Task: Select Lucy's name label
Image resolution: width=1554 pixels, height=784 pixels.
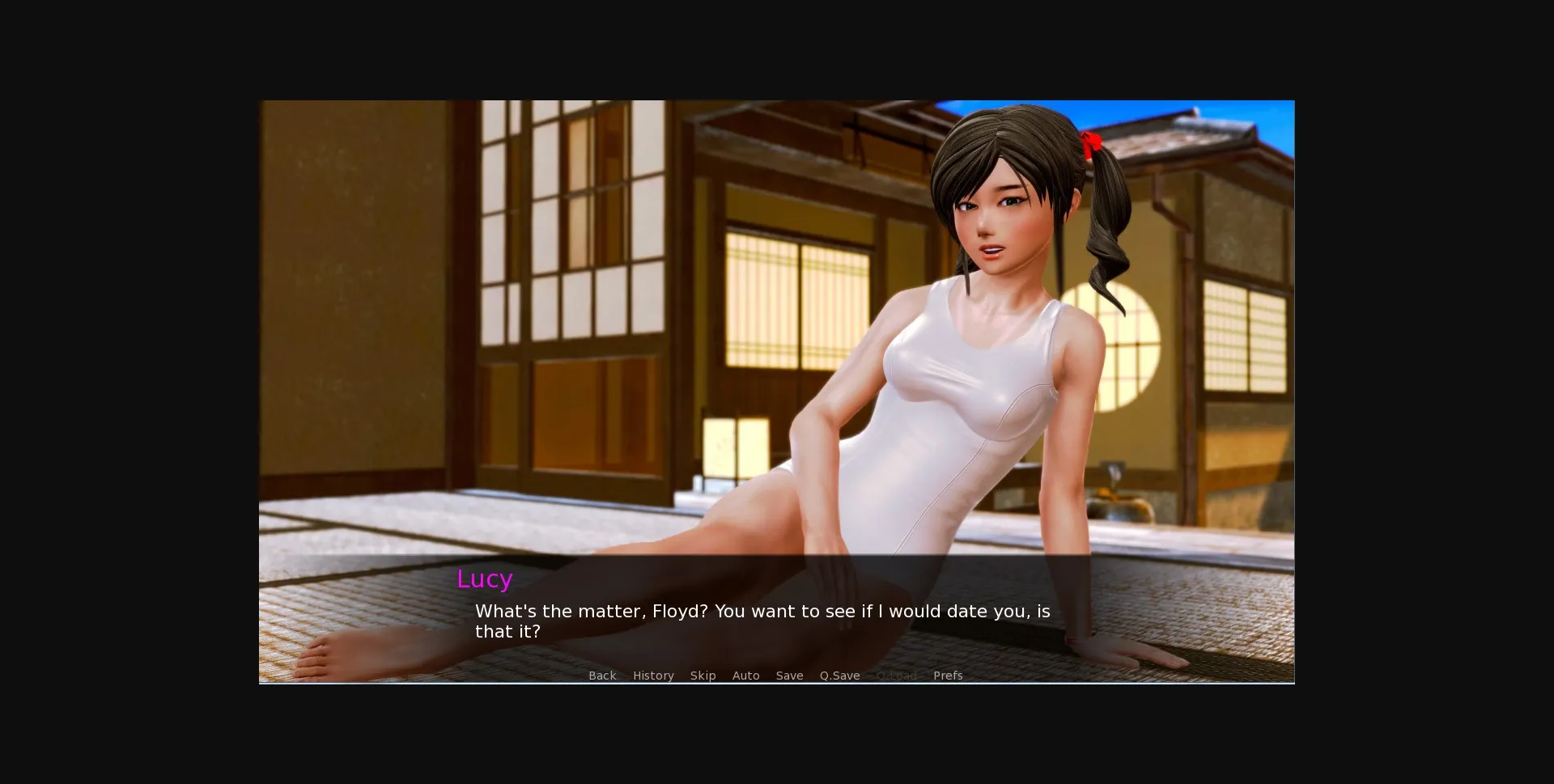Action: 484,578
